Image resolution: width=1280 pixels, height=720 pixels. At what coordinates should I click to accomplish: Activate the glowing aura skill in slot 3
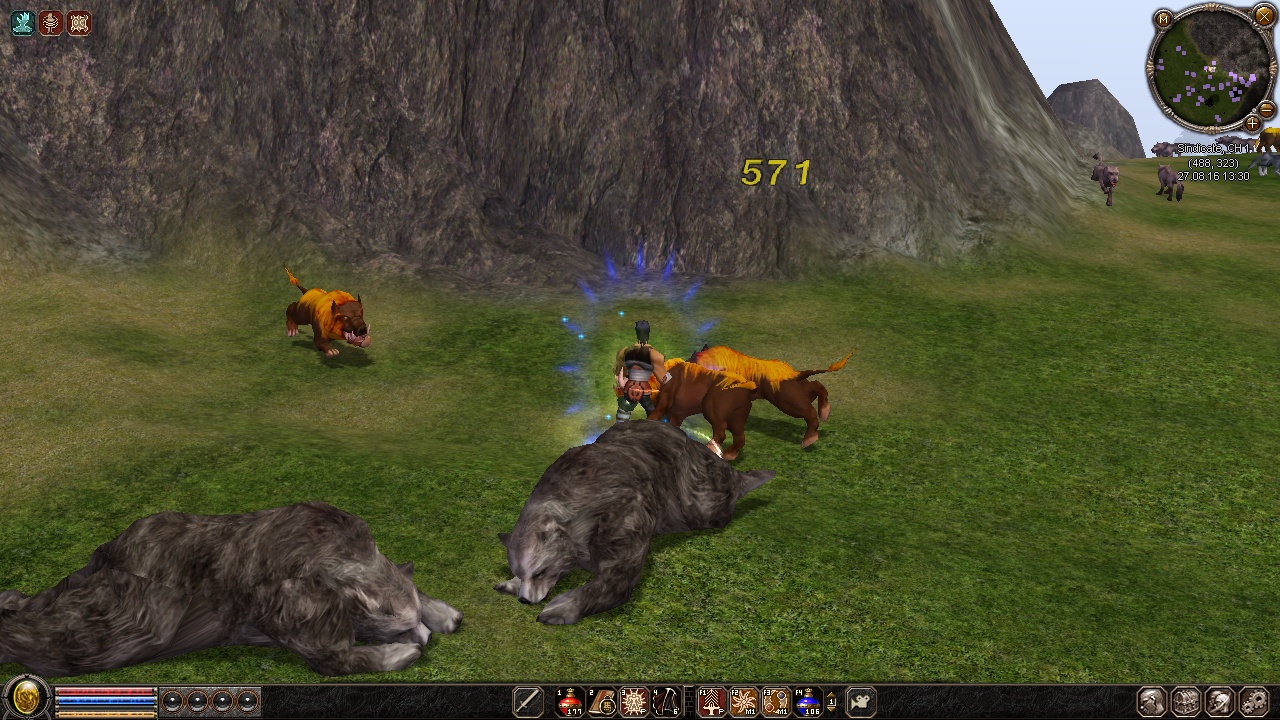(634, 702)
